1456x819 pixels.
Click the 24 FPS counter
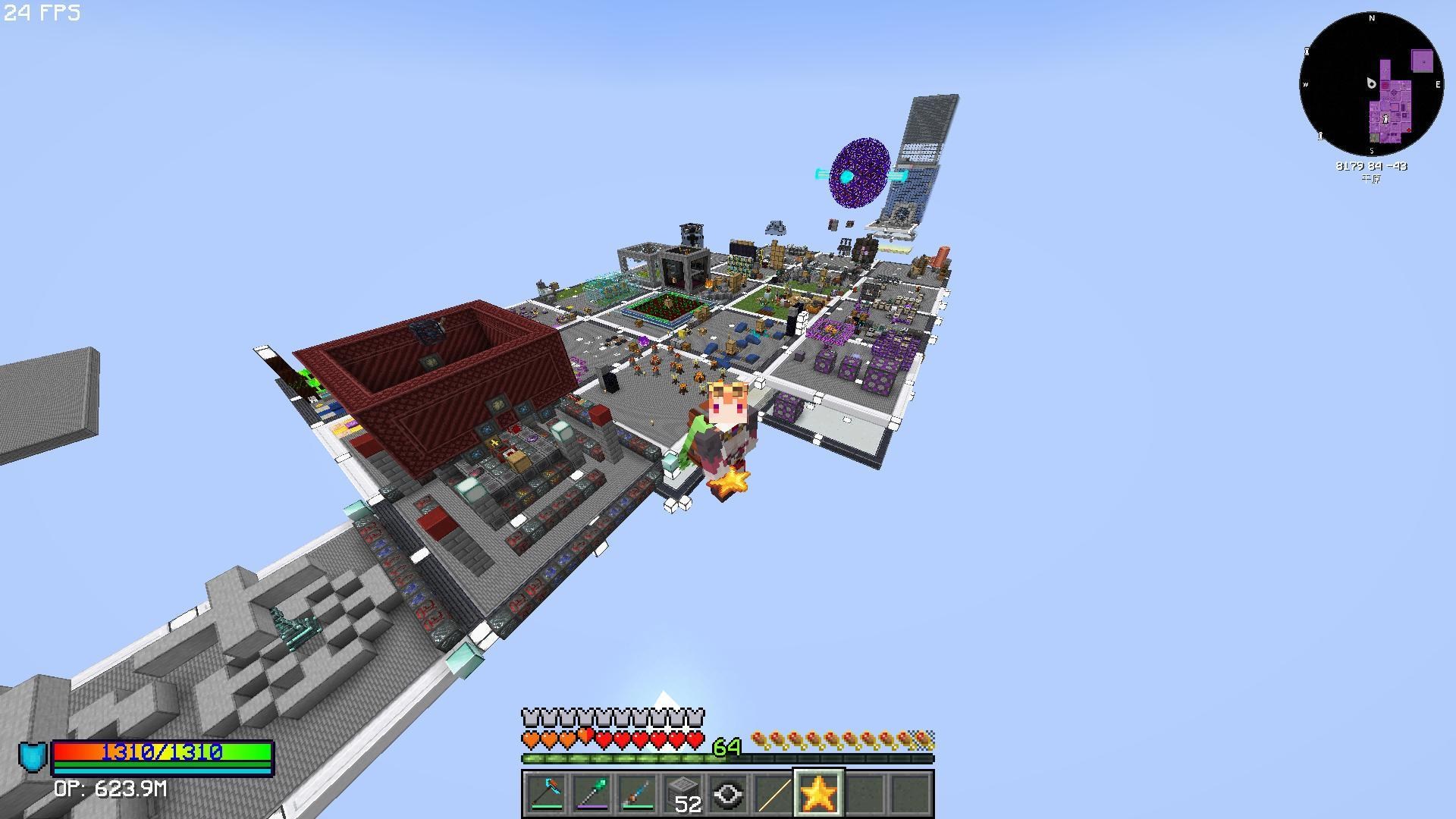click(x=42, y=13)
